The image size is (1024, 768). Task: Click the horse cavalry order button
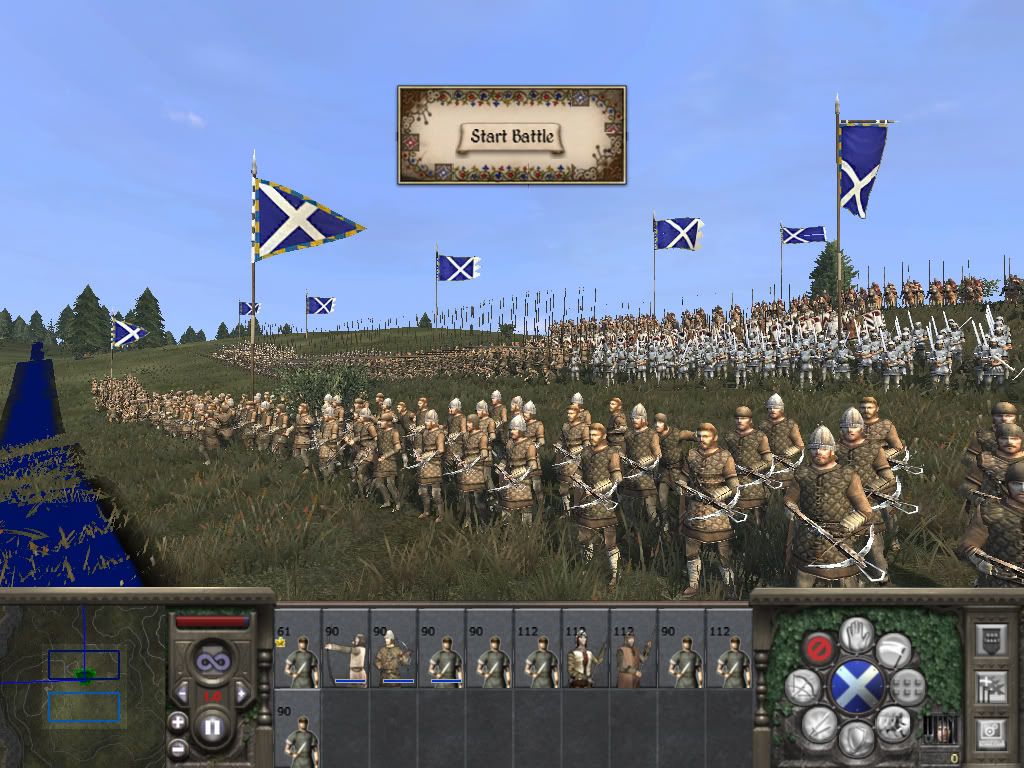click(893, 722)
